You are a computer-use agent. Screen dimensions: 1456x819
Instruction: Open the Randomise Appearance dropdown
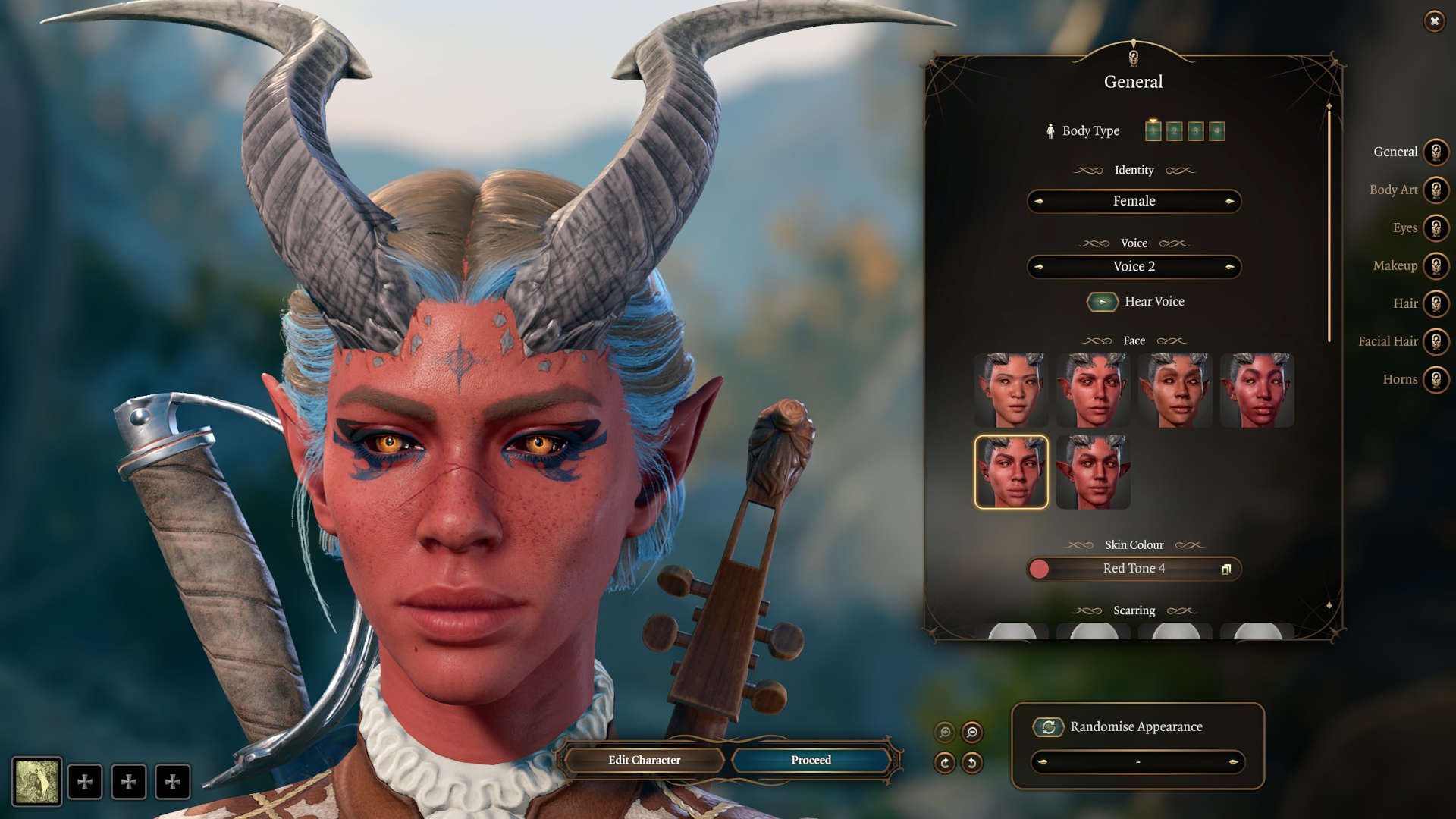[x=1136, y=763]
